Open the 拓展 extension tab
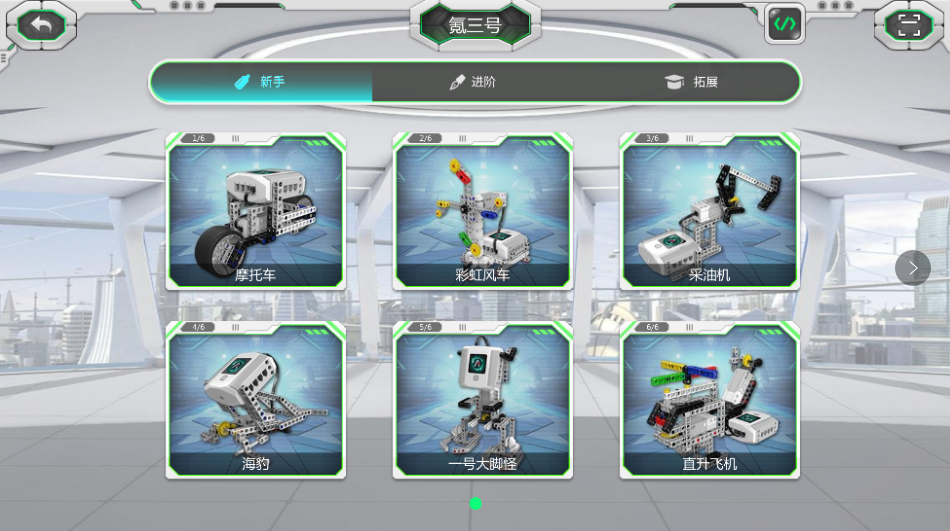Viewport: 950px width, 531px height. 692,82
